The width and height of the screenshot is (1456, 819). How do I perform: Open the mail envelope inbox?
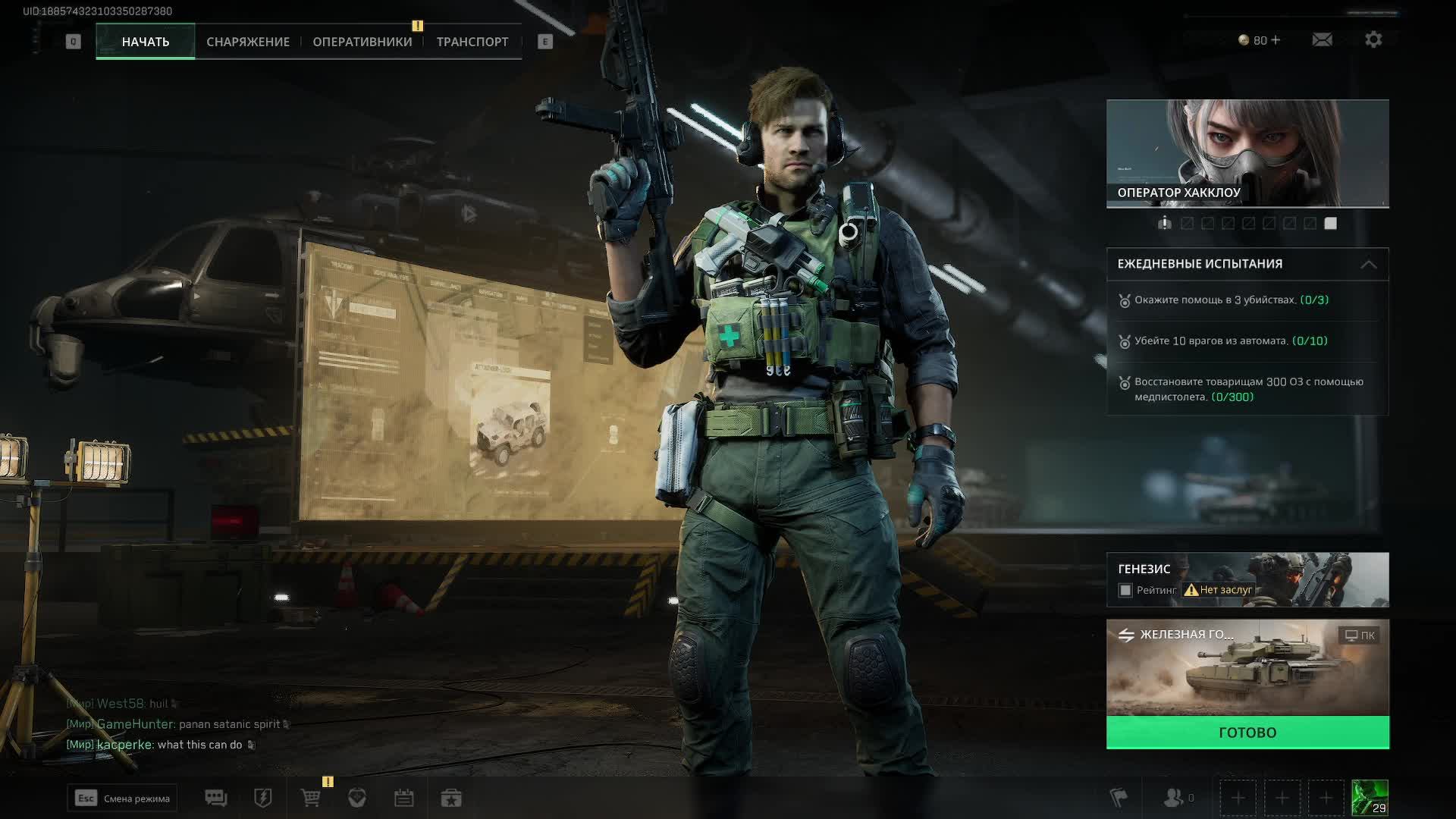[x=1322, y=39]
